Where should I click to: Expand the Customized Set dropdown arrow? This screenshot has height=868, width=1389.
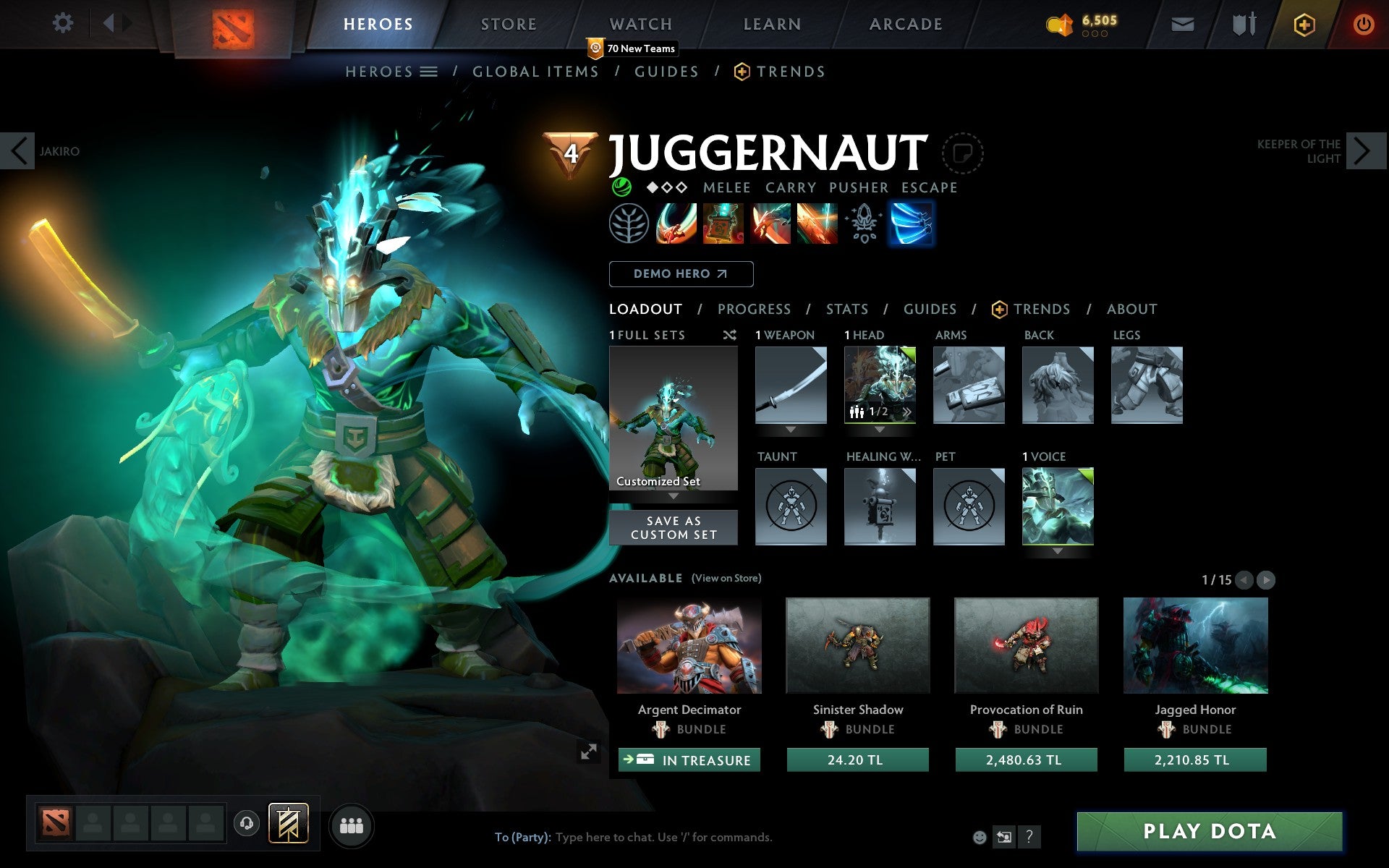point(674,497)
